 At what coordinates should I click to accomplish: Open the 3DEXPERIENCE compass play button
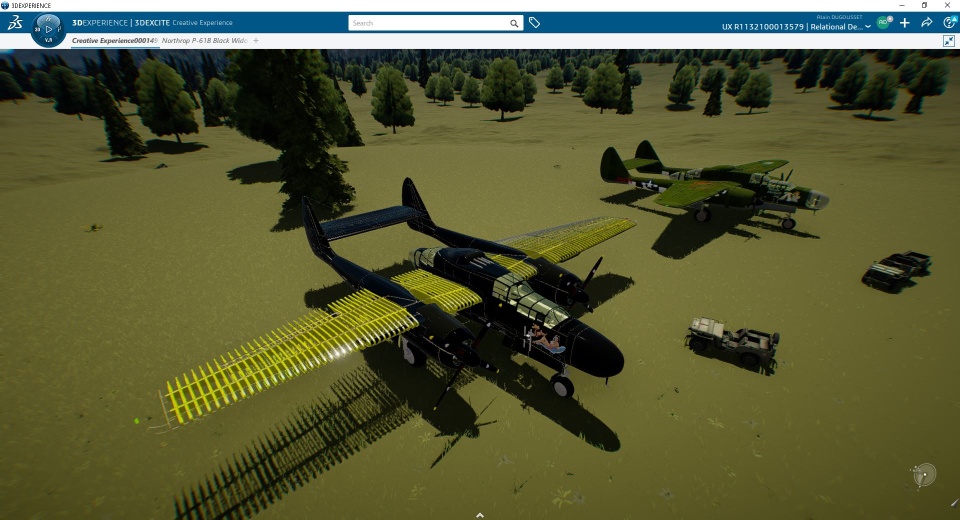pos(49,29)
